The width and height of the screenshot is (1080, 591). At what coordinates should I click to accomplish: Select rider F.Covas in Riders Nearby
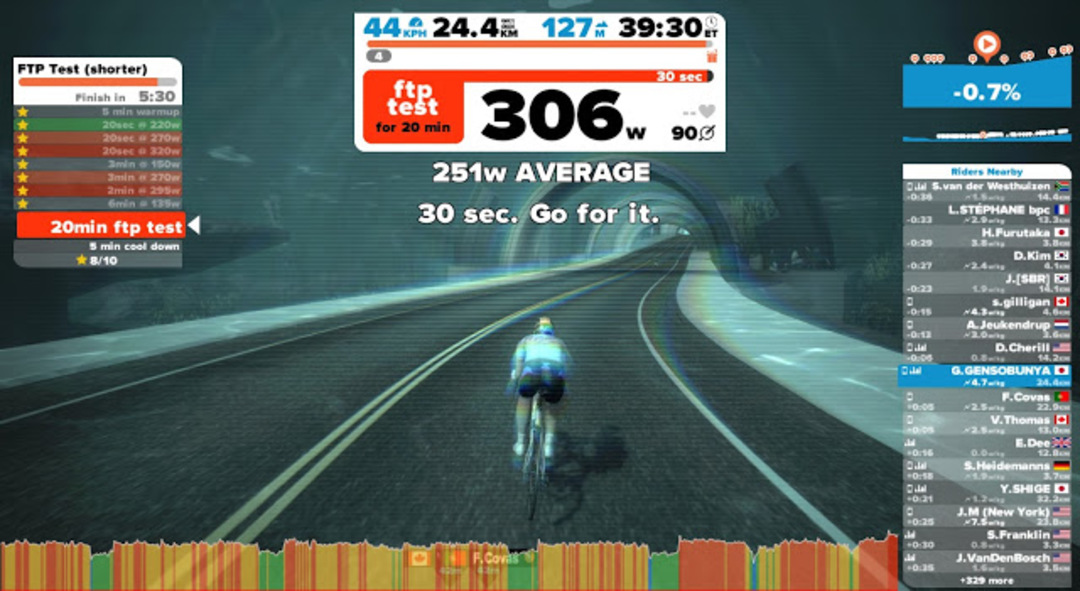tap(986, 401)
